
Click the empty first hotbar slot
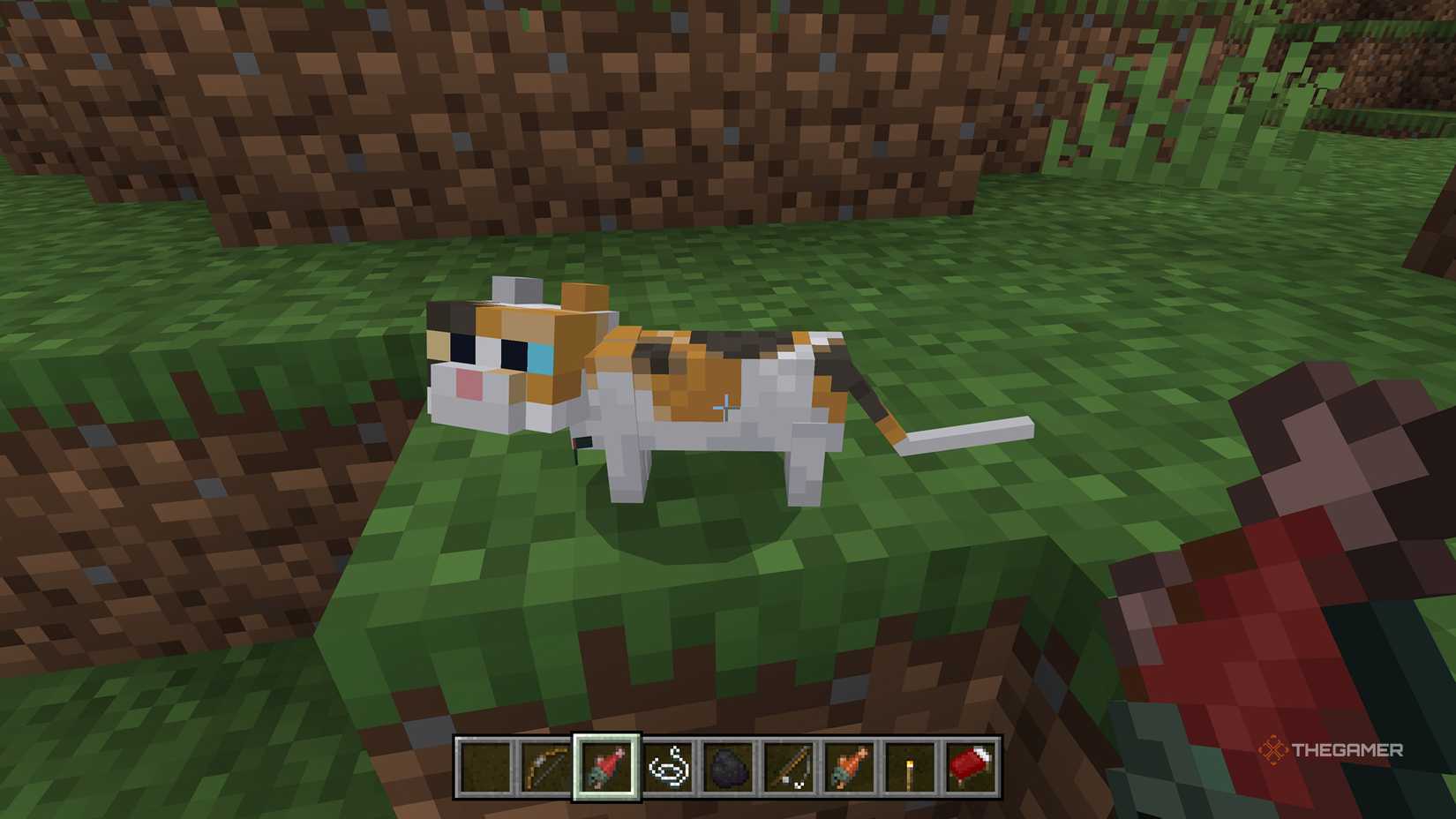(x=484, y=766)
